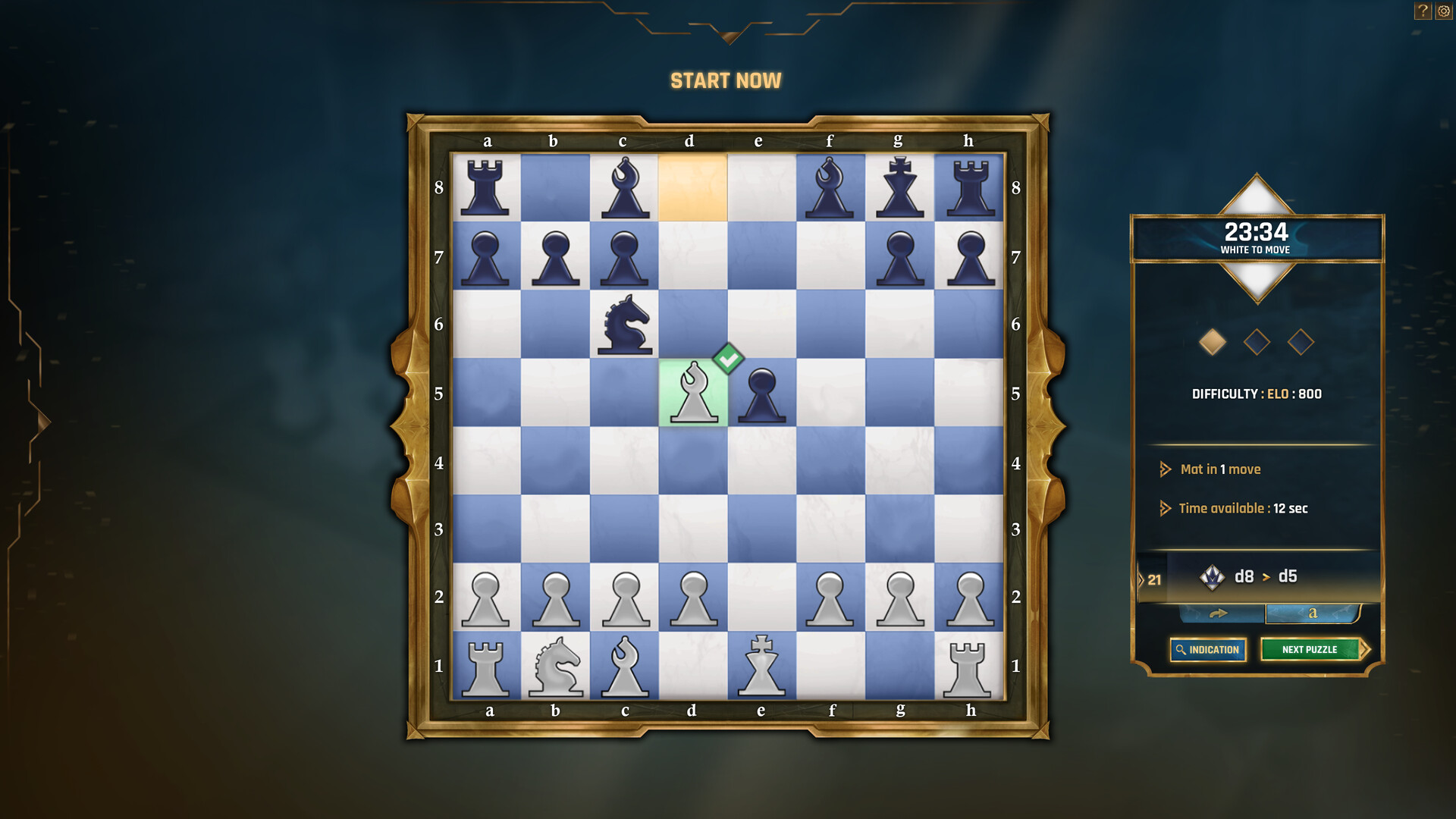Toggle the middle difficulty diamond
Image resolution: width=1456 pixels, height=819 pixels.
[x=1258, y=342]
